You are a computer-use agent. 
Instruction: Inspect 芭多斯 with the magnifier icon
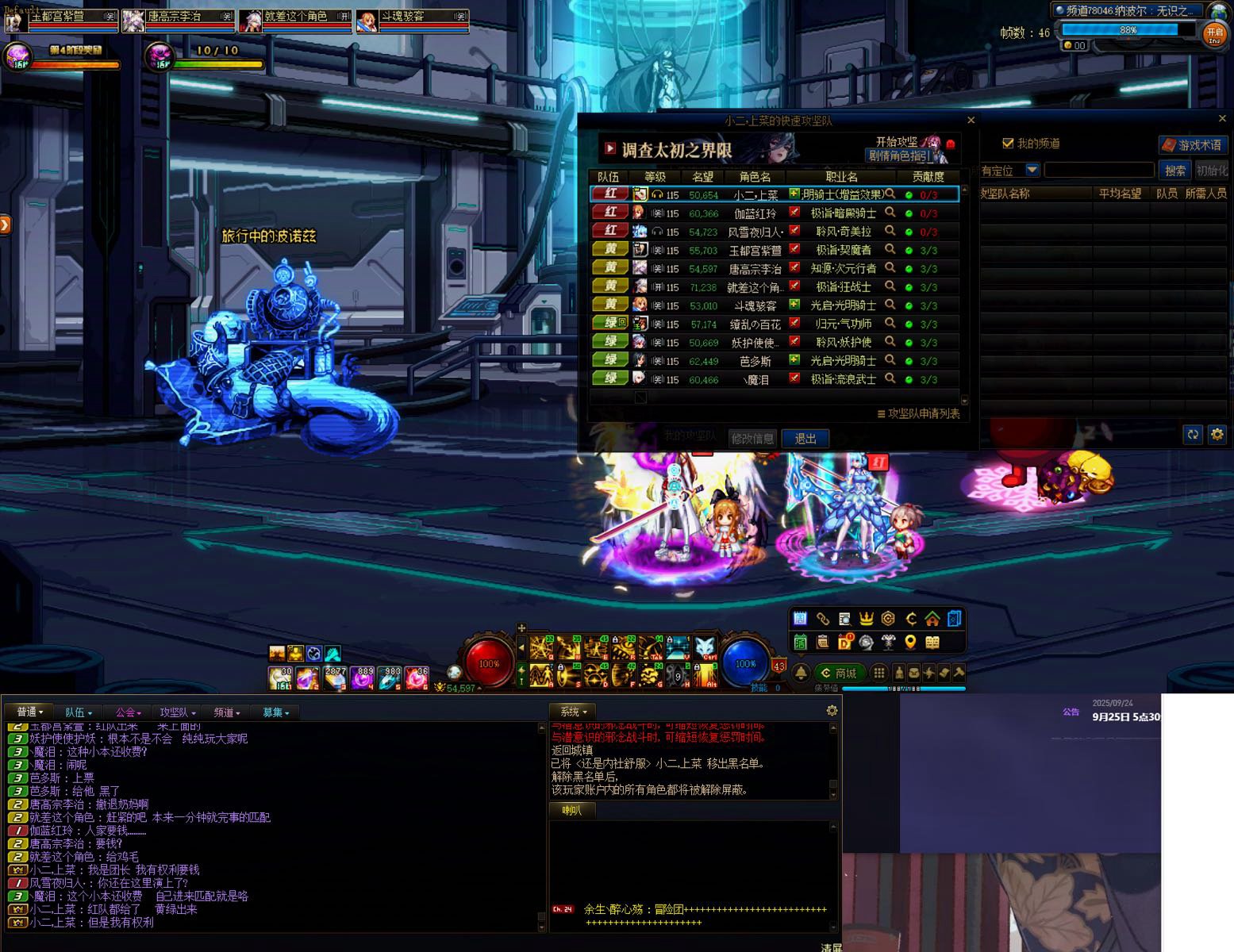pos(890,360)
